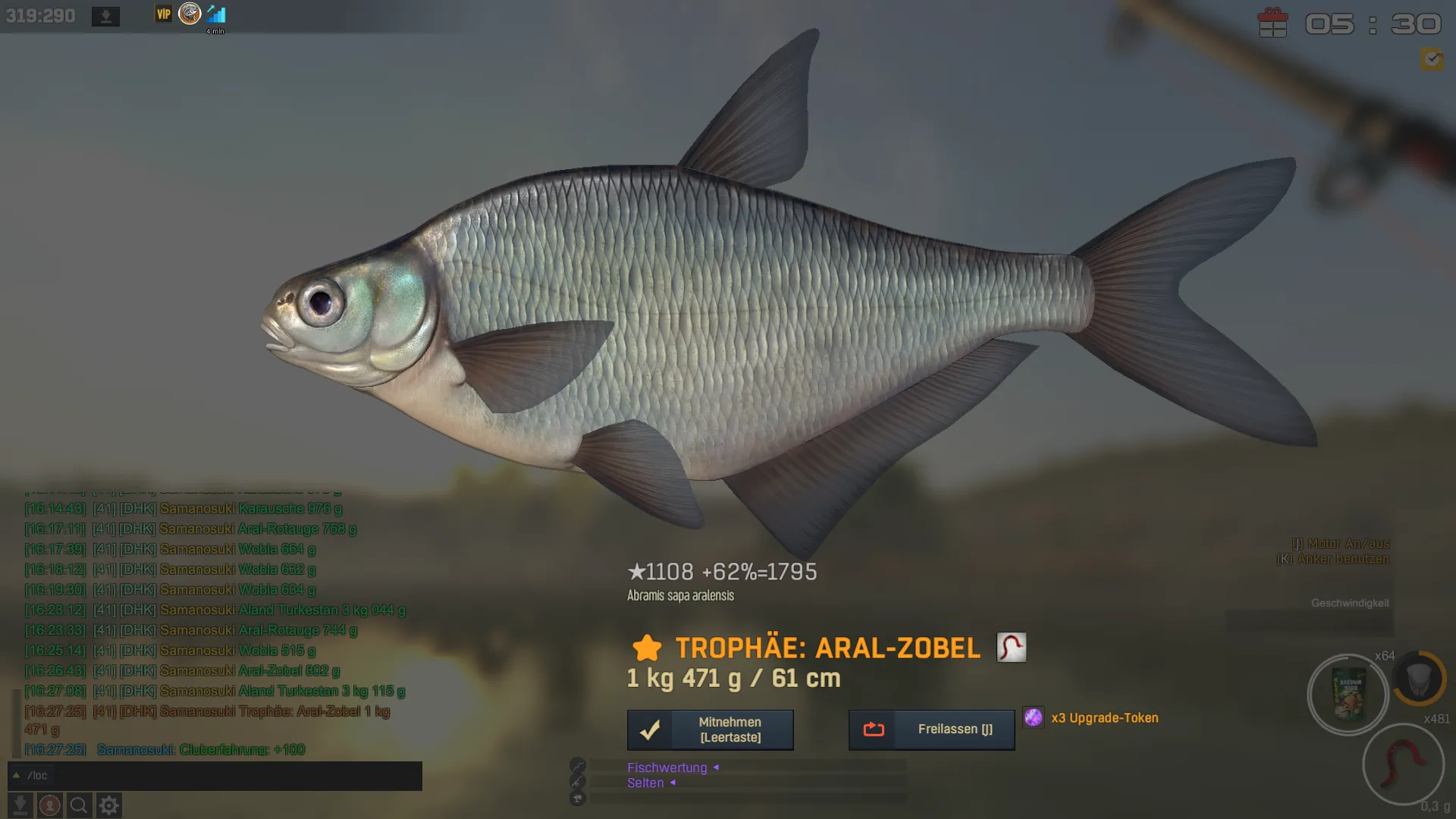This screenshot has height=819, width=1456.
Task: Select the groundbait bag slot
Action: [1348, 694]
